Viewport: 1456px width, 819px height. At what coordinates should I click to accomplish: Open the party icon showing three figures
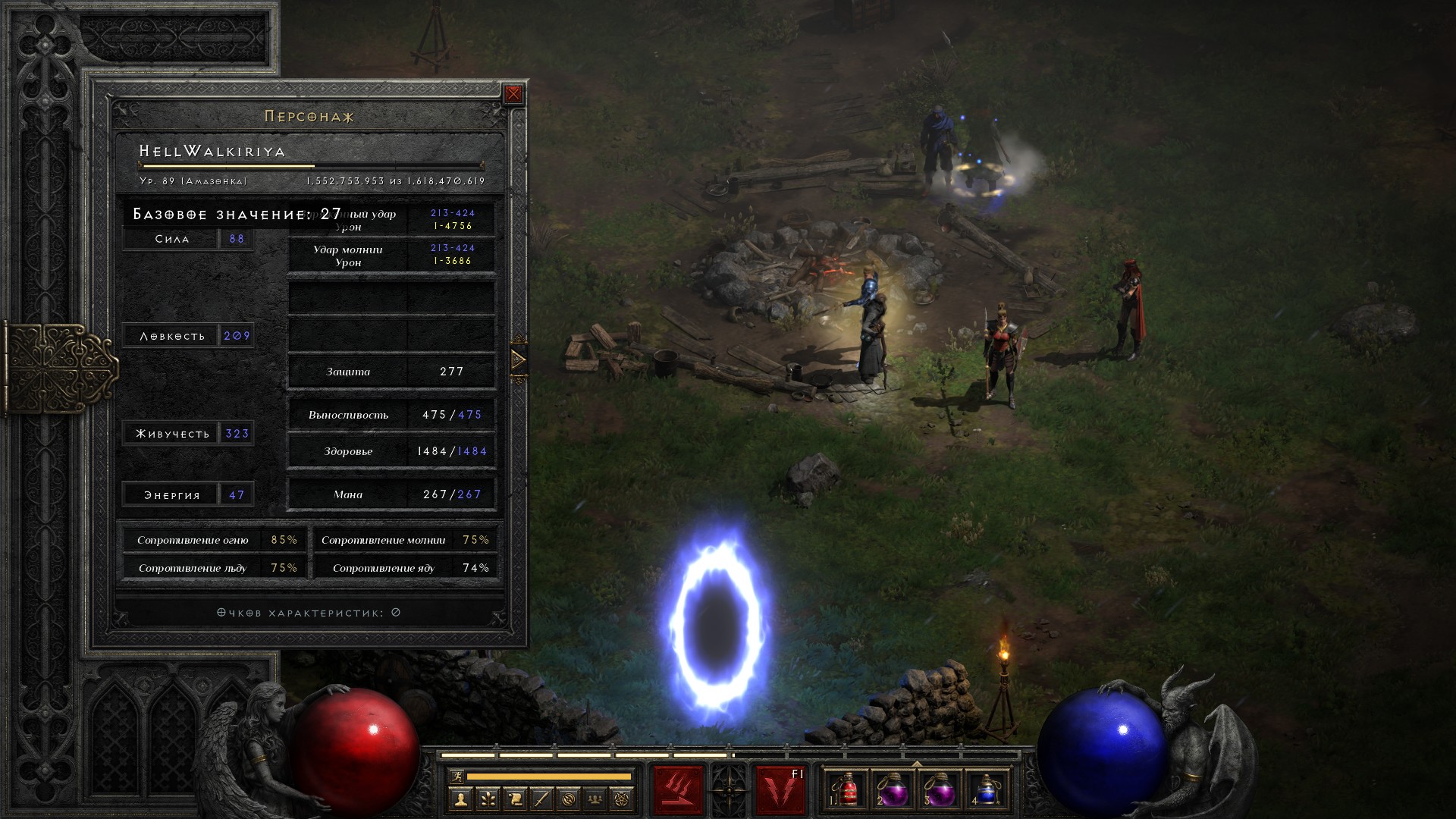[x=596, y=799]
